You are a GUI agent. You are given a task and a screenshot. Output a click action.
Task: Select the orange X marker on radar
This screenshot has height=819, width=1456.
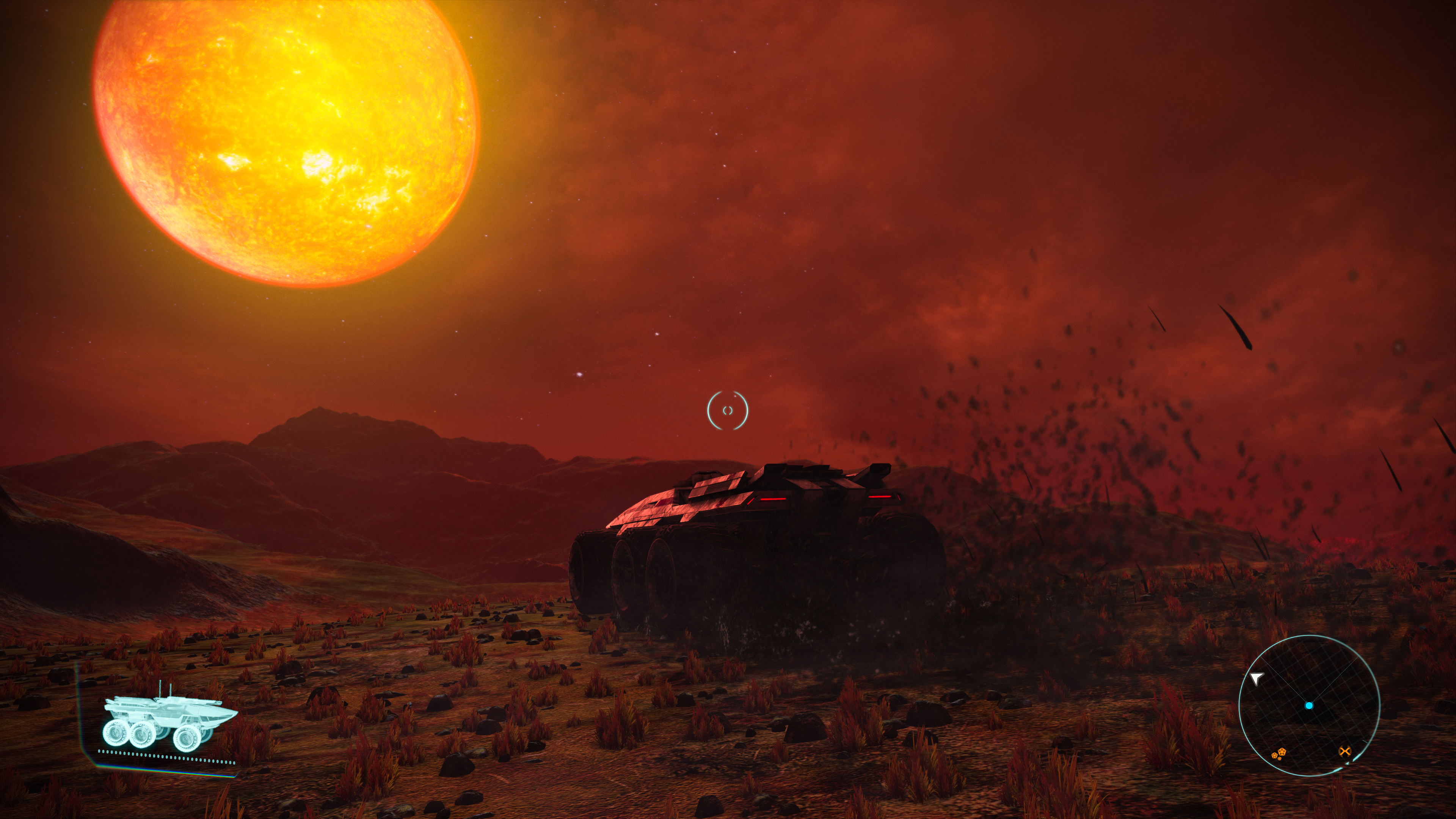point(1345,751)
